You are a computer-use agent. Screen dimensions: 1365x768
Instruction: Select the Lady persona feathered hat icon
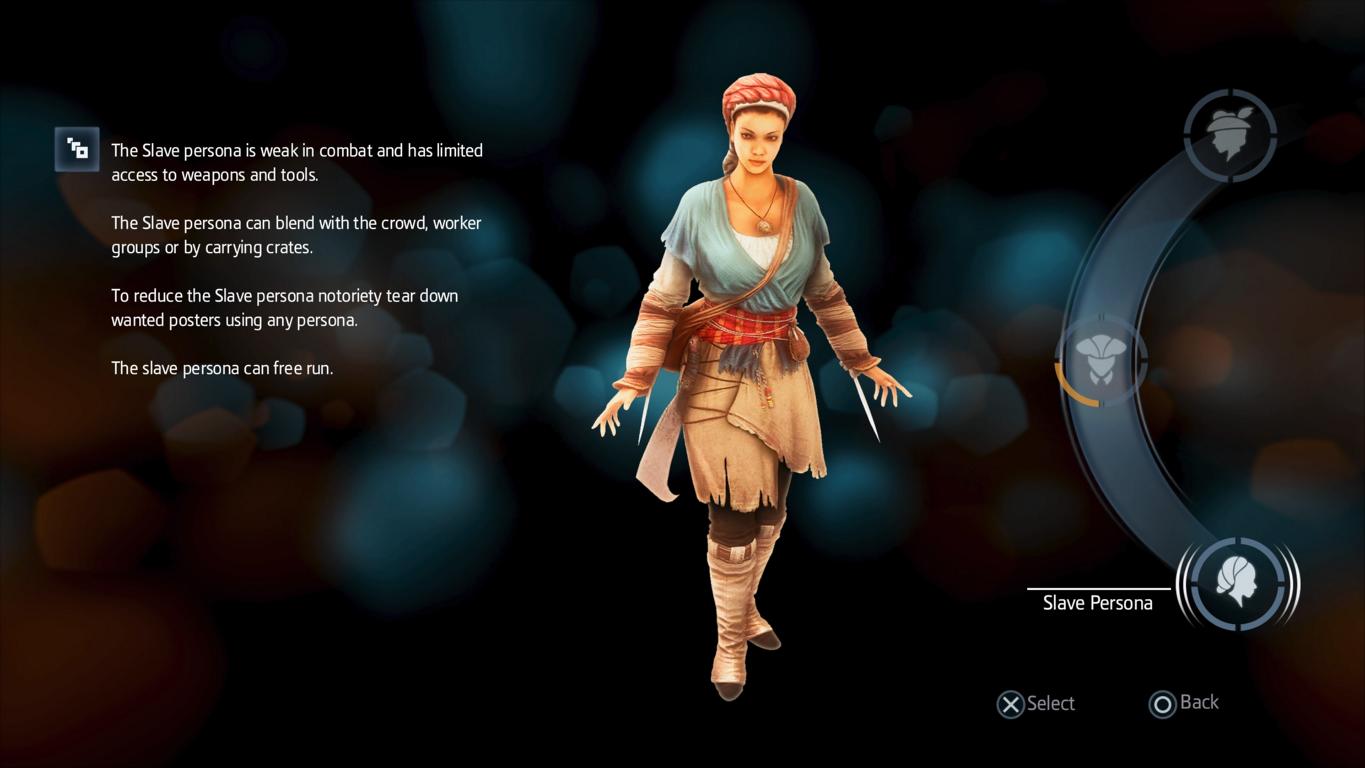1230,135
